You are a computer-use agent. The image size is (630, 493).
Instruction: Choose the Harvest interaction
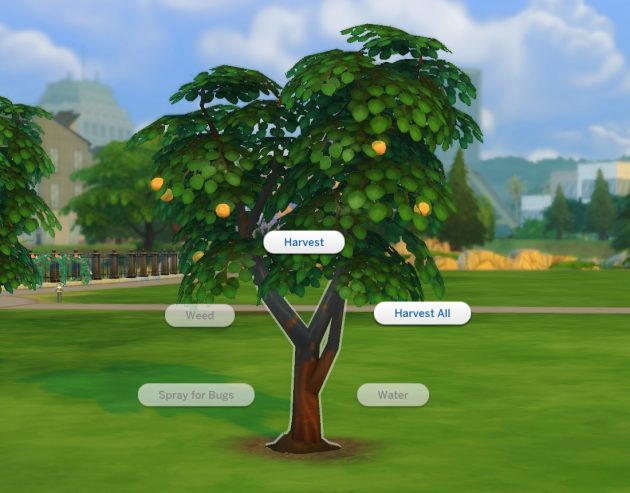pos(304,242)
